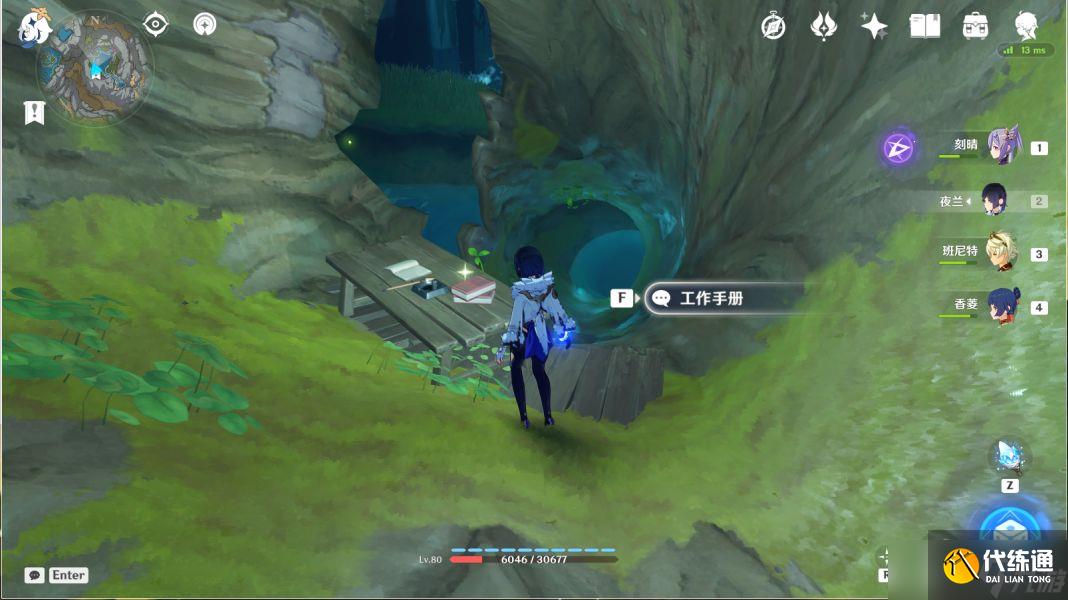
Task: Select party member 夜兰
Action: pyautogui.click(x=997, y=200)
